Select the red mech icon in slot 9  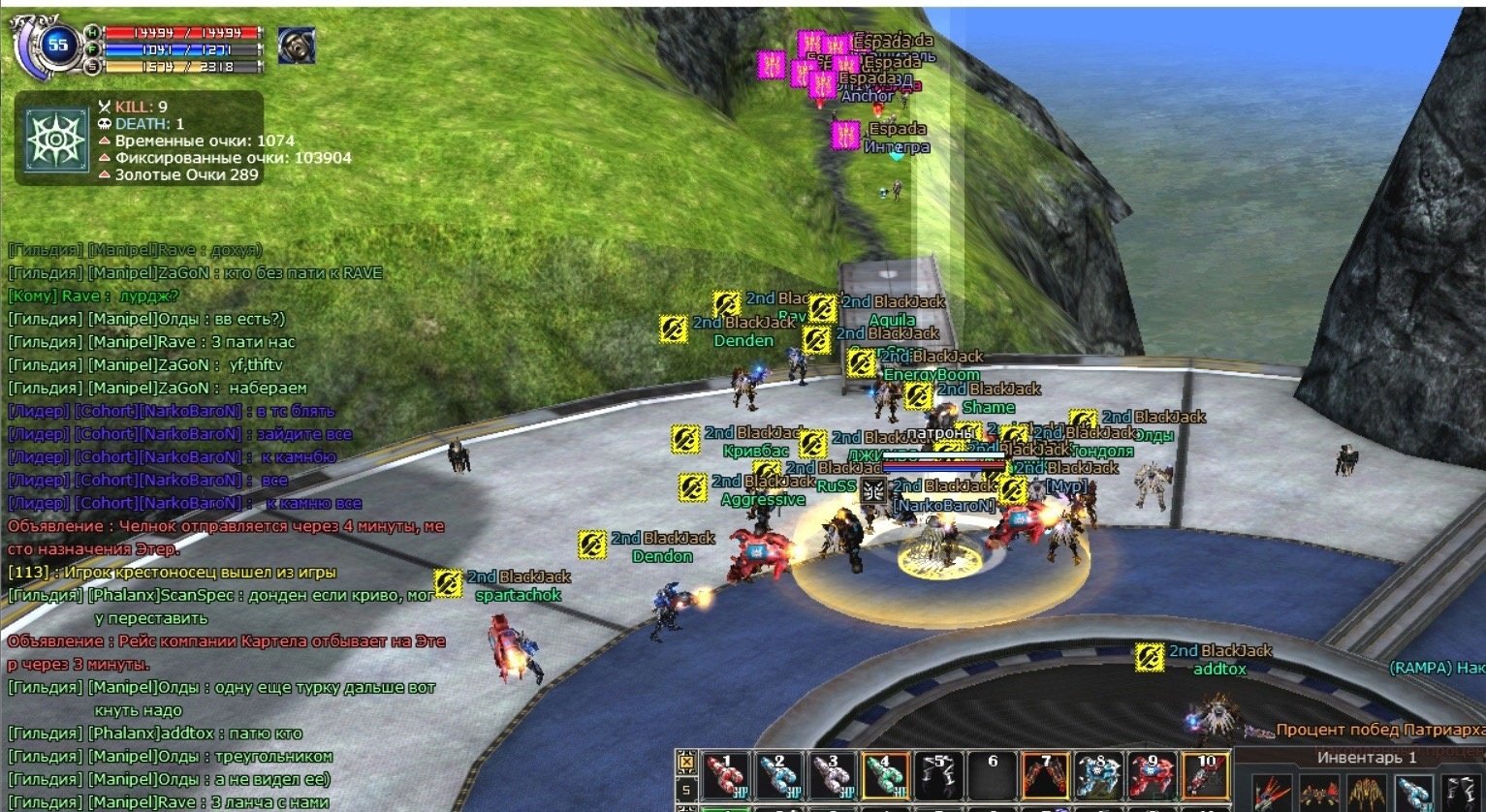pos(1151,777)
